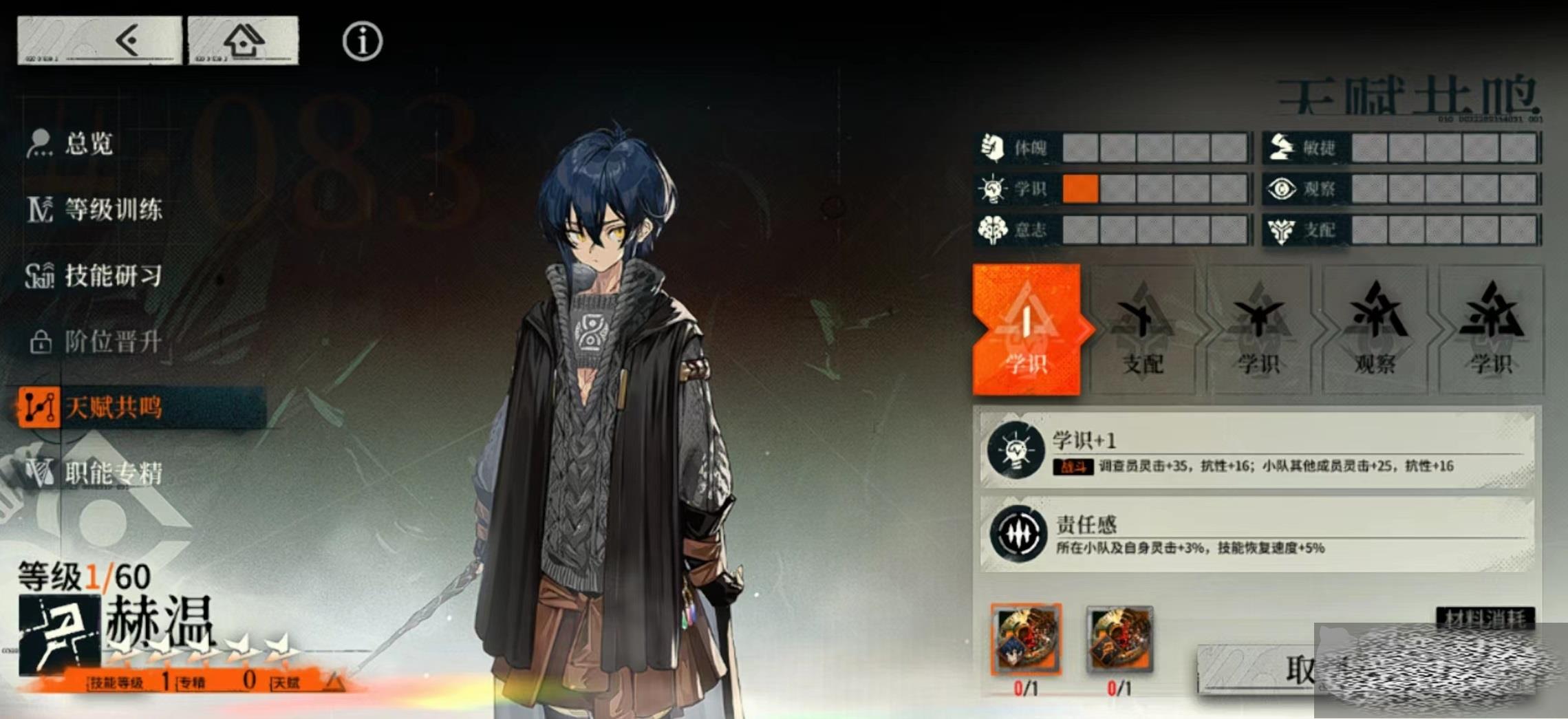Select the grey-framed material item slot
1568x719 pixels.
pos(1119,640)
